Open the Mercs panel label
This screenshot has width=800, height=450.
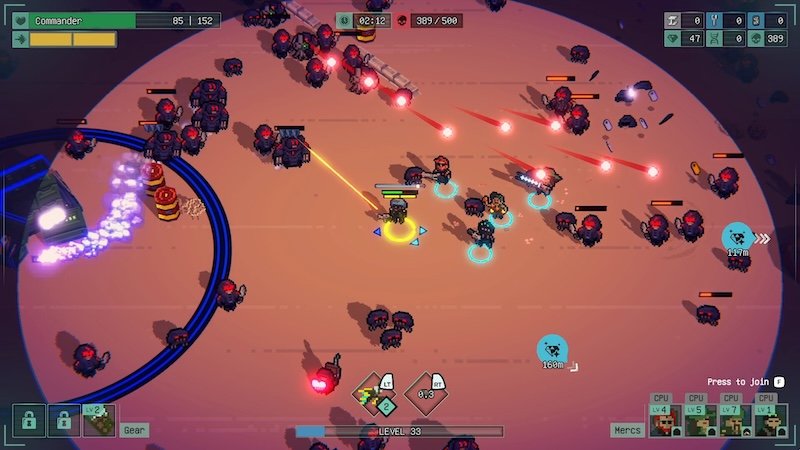point(626,430)
